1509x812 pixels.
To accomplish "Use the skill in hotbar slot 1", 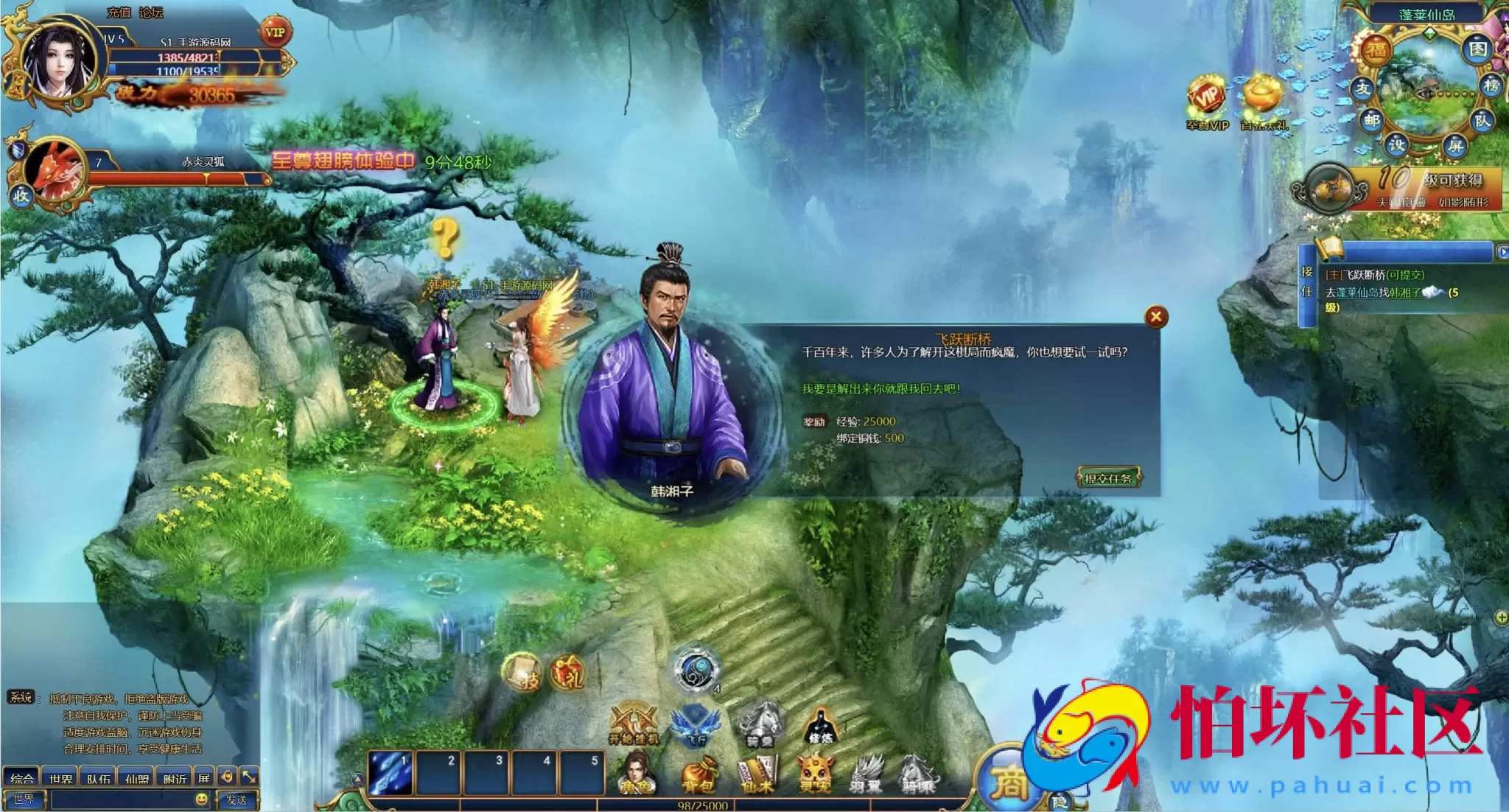I will [391, 773].
